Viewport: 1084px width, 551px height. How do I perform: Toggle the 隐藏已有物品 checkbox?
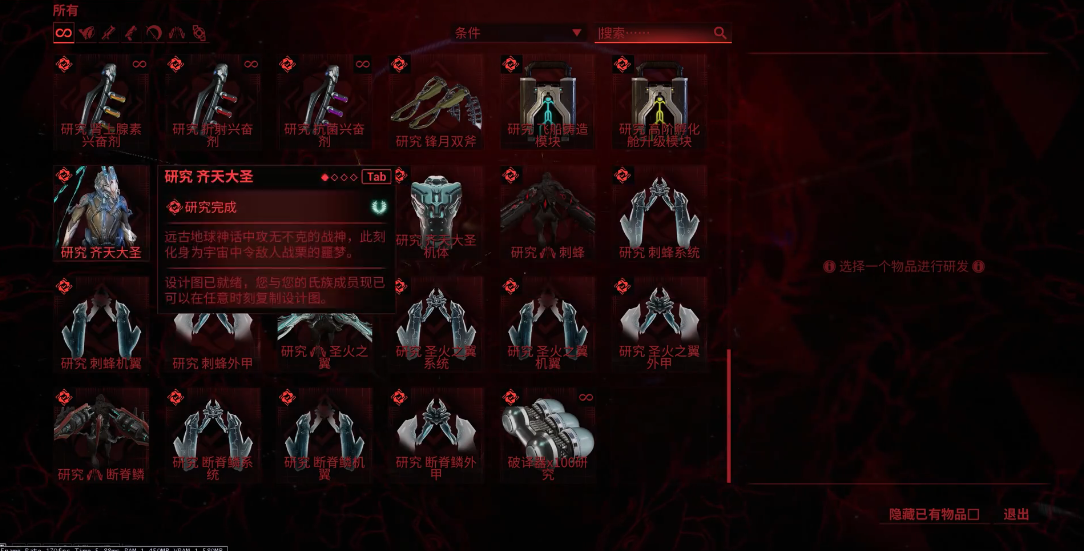click(x=973, y=515)
